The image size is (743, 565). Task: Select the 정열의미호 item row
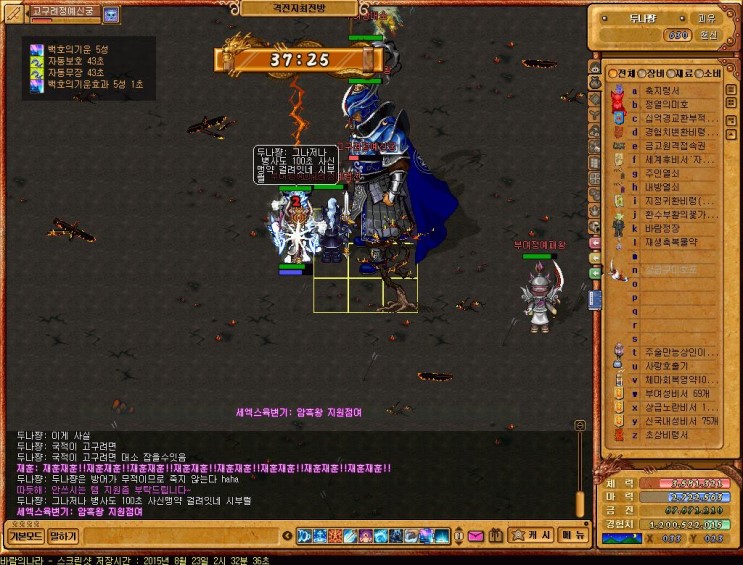click(666, 103)
